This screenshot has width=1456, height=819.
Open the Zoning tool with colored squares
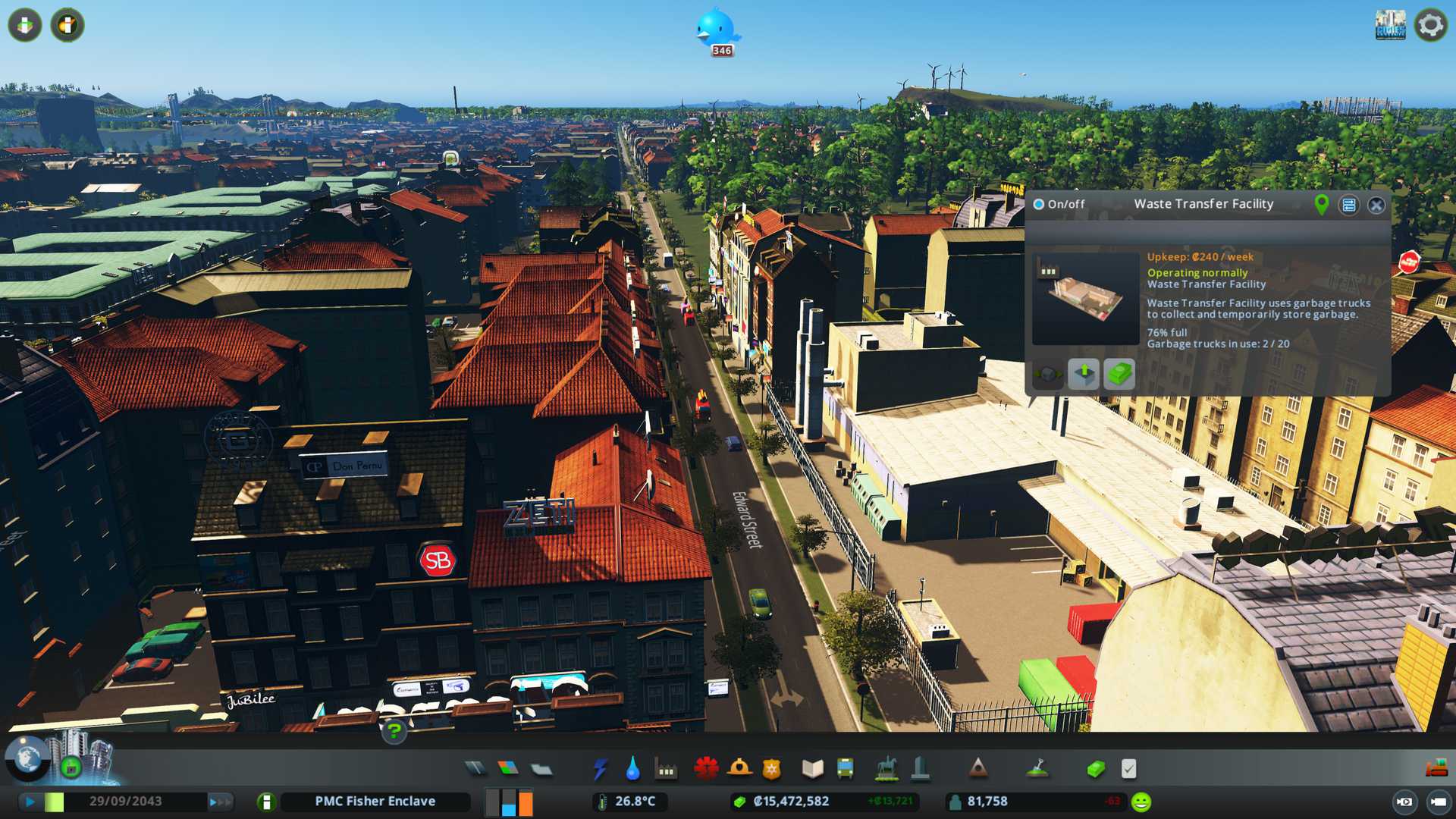508,769
